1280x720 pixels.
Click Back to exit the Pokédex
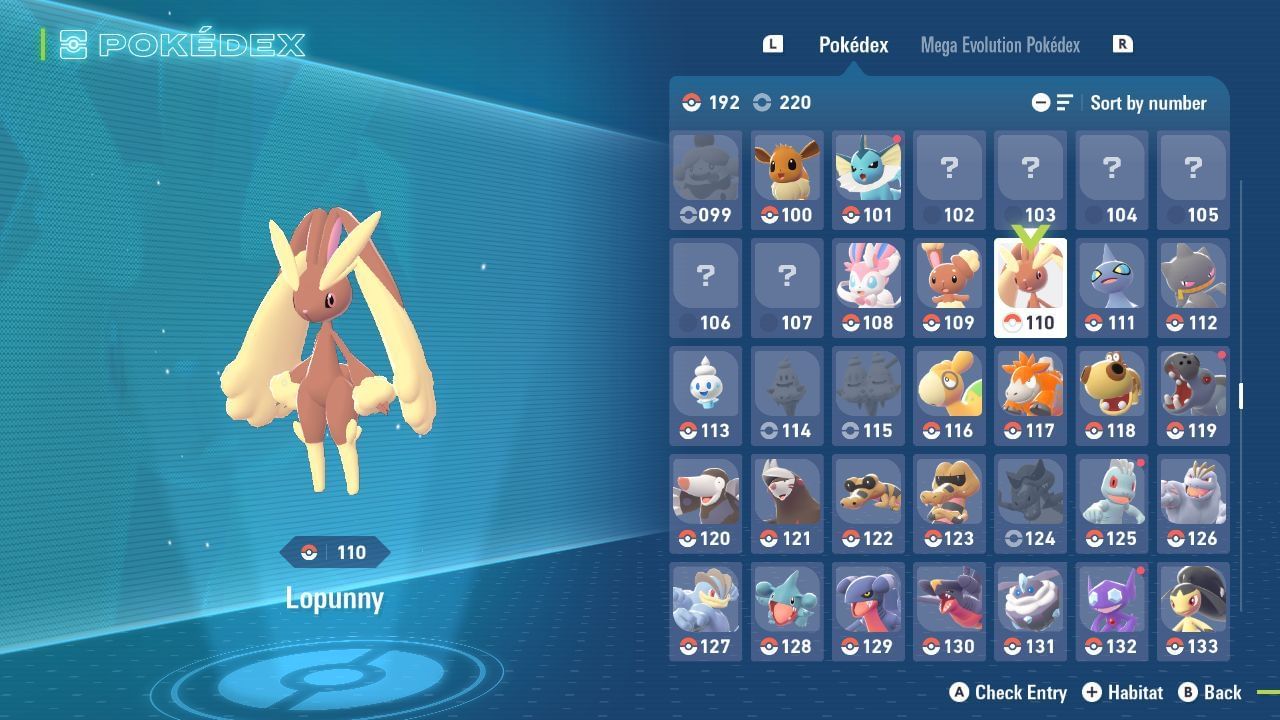[x=1224, y=692]
